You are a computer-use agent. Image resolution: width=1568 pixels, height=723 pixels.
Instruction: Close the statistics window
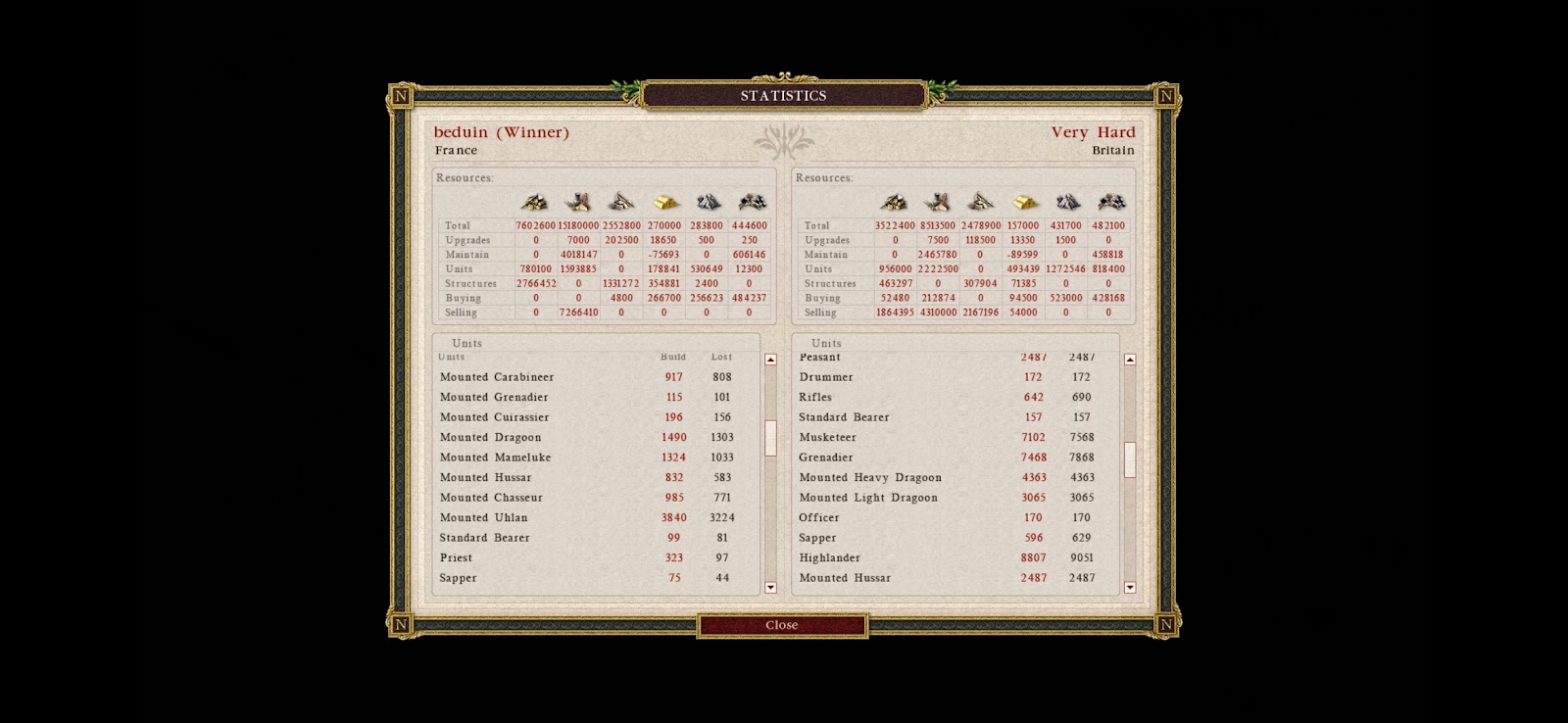tap(782, 625)
